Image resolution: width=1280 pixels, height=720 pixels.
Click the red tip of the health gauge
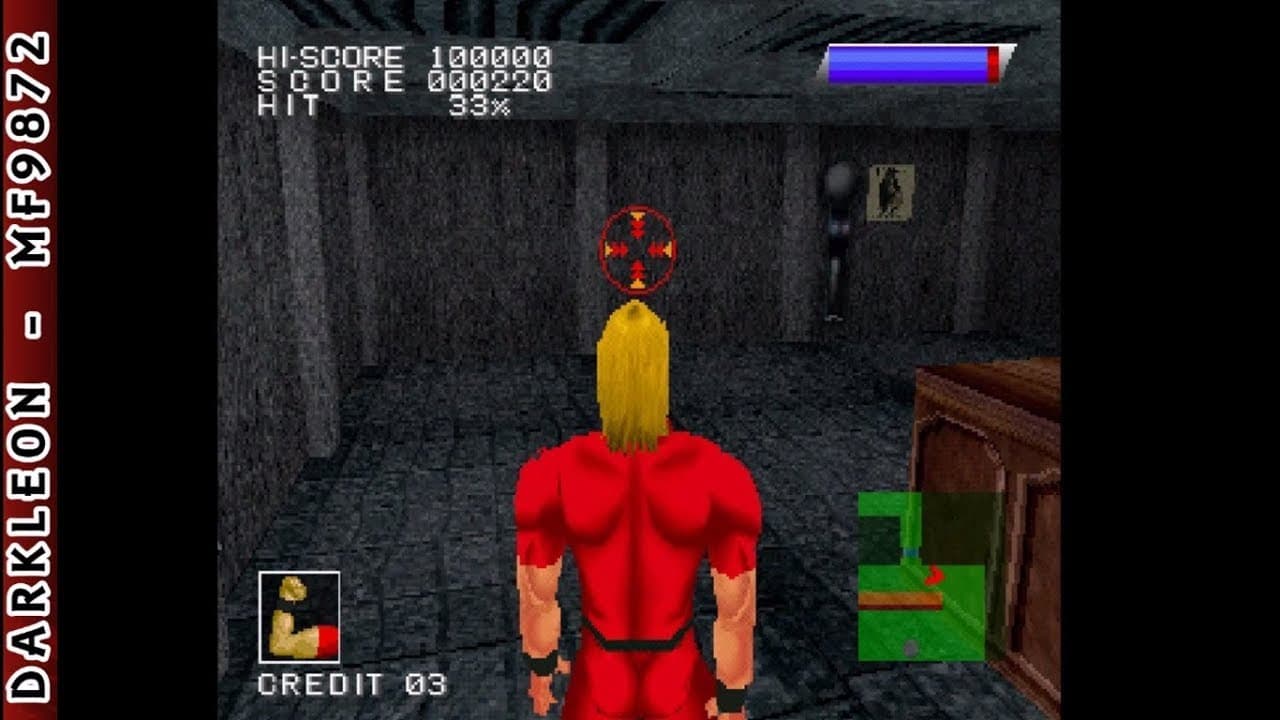[993, 63]
